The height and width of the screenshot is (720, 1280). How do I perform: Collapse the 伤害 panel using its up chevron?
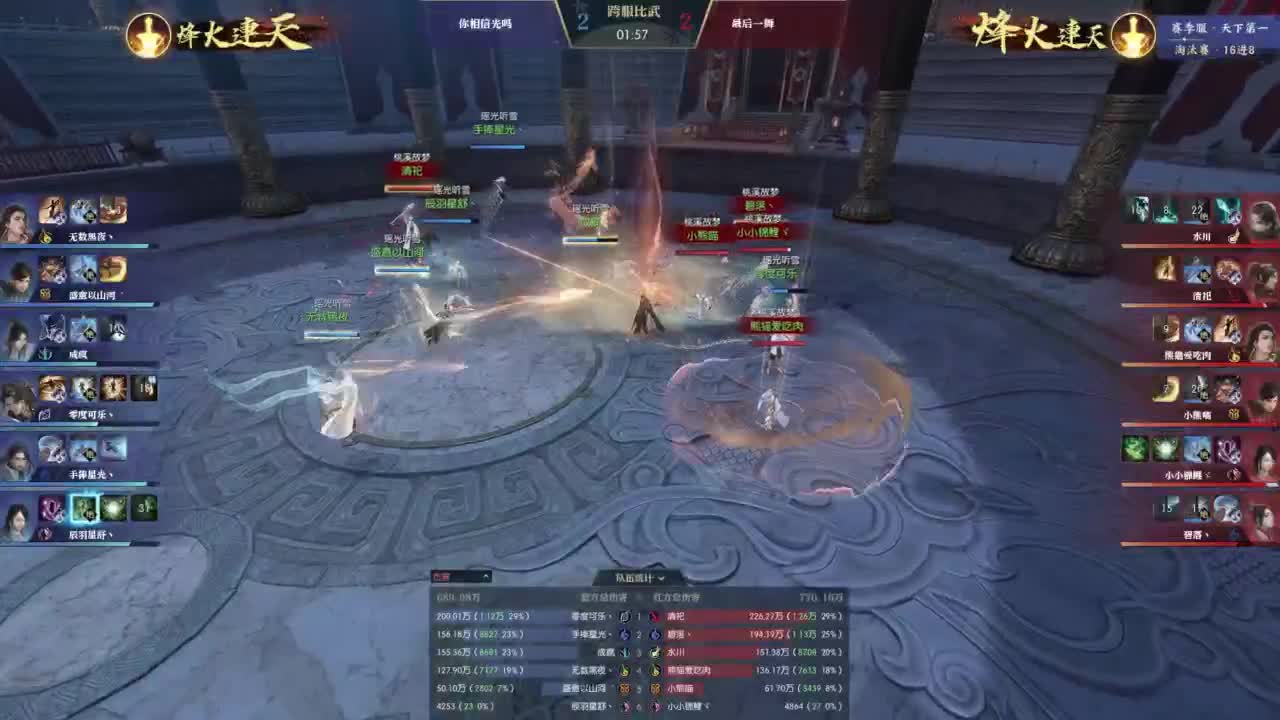[484, 577]
